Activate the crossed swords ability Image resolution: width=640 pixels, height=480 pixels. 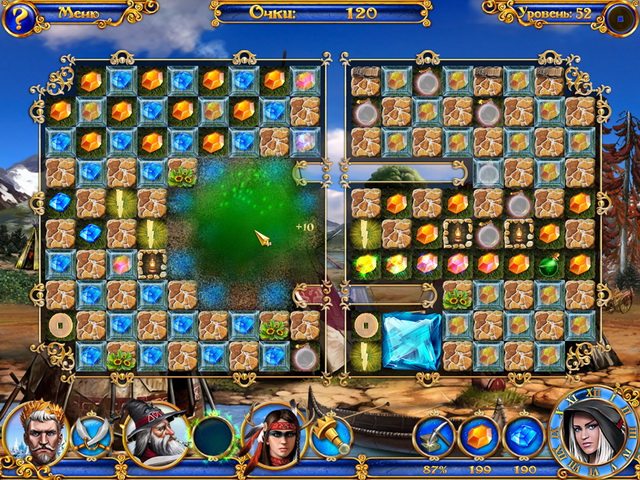(x=92, y=437)
